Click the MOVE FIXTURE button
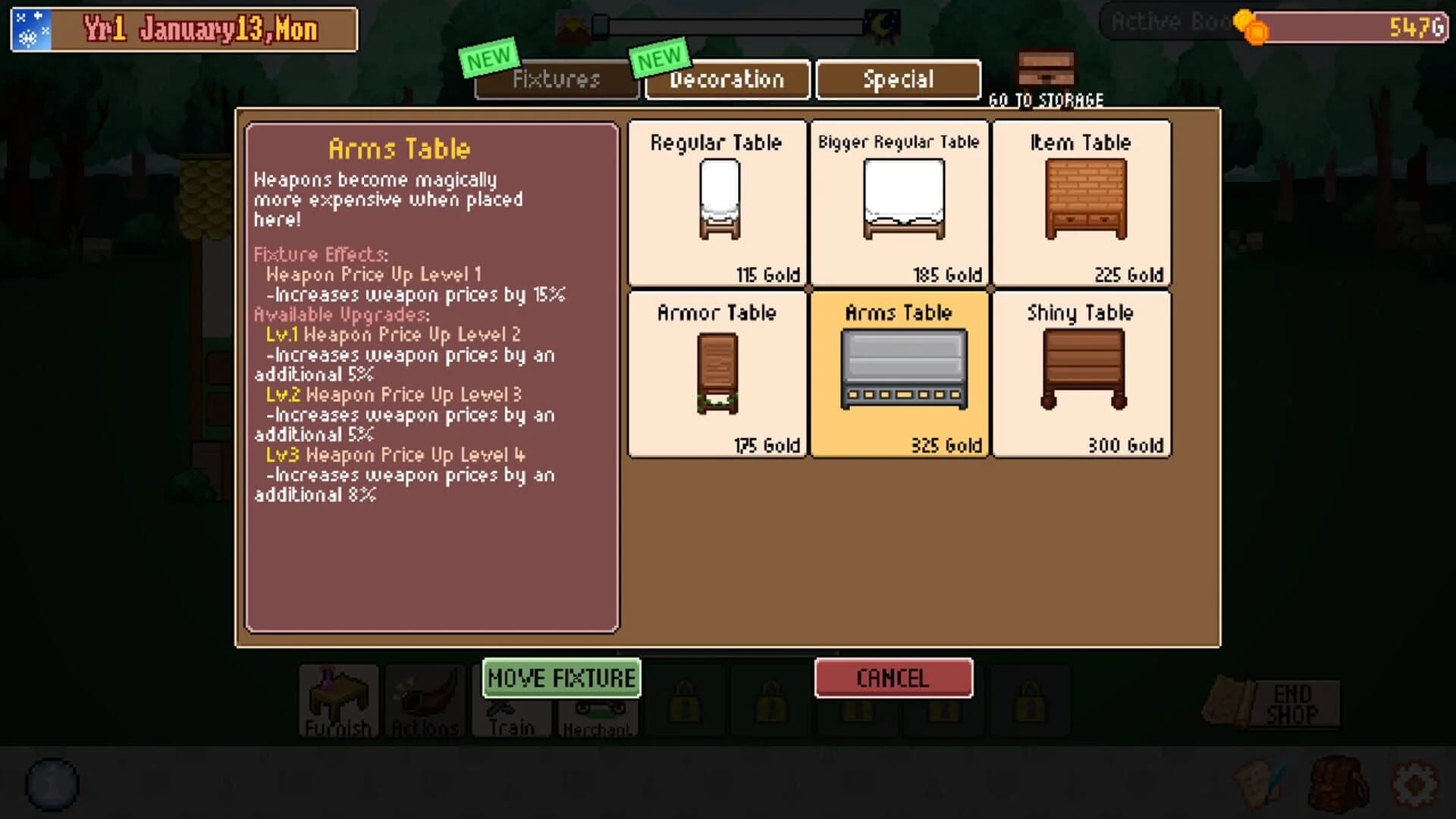Screen dimensions: 1456x819 click(x=561, y=679)
